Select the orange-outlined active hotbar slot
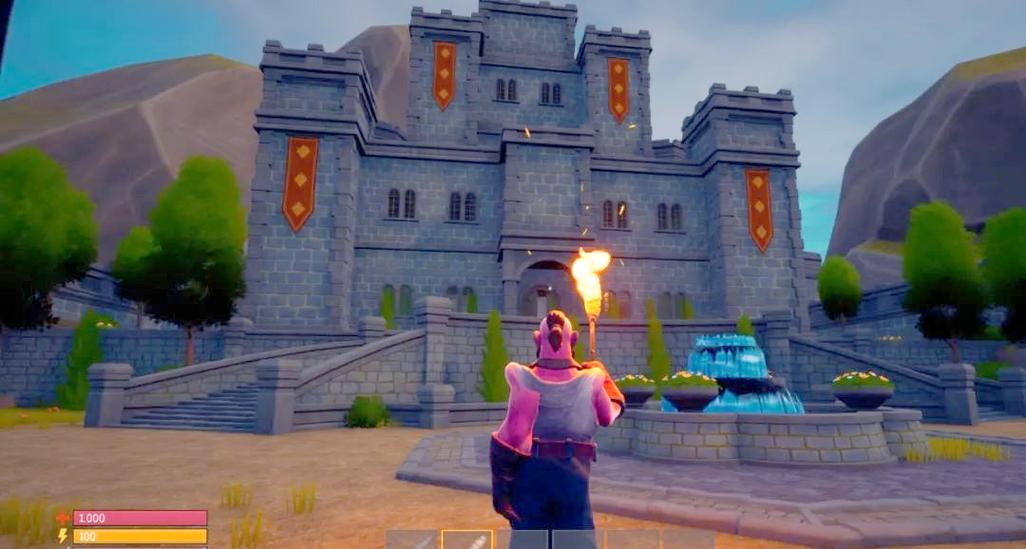Image resolution: width=1026 pixels, height=549 pixels. pos(468,540)
